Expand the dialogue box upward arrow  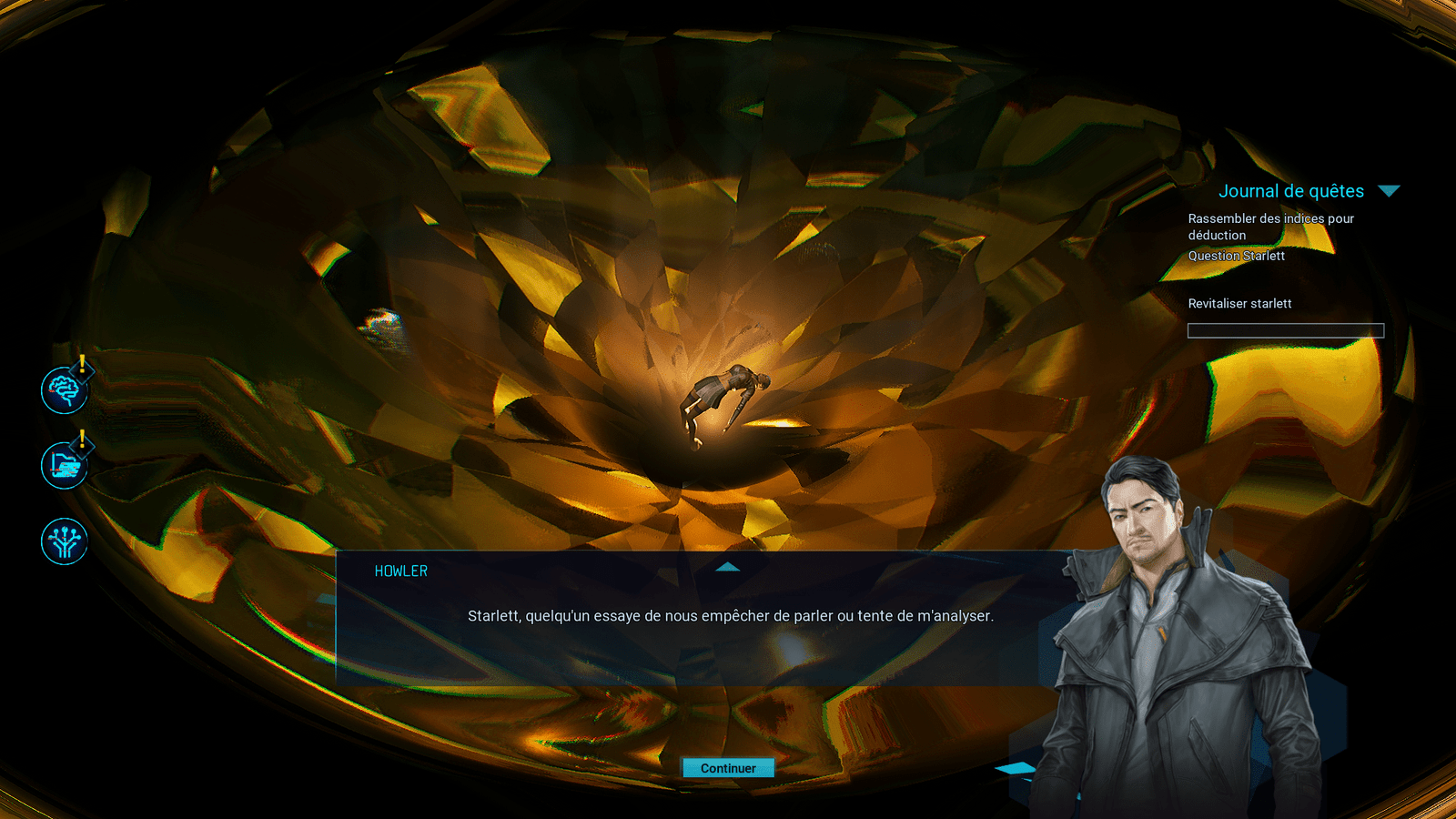click(727, 567)
